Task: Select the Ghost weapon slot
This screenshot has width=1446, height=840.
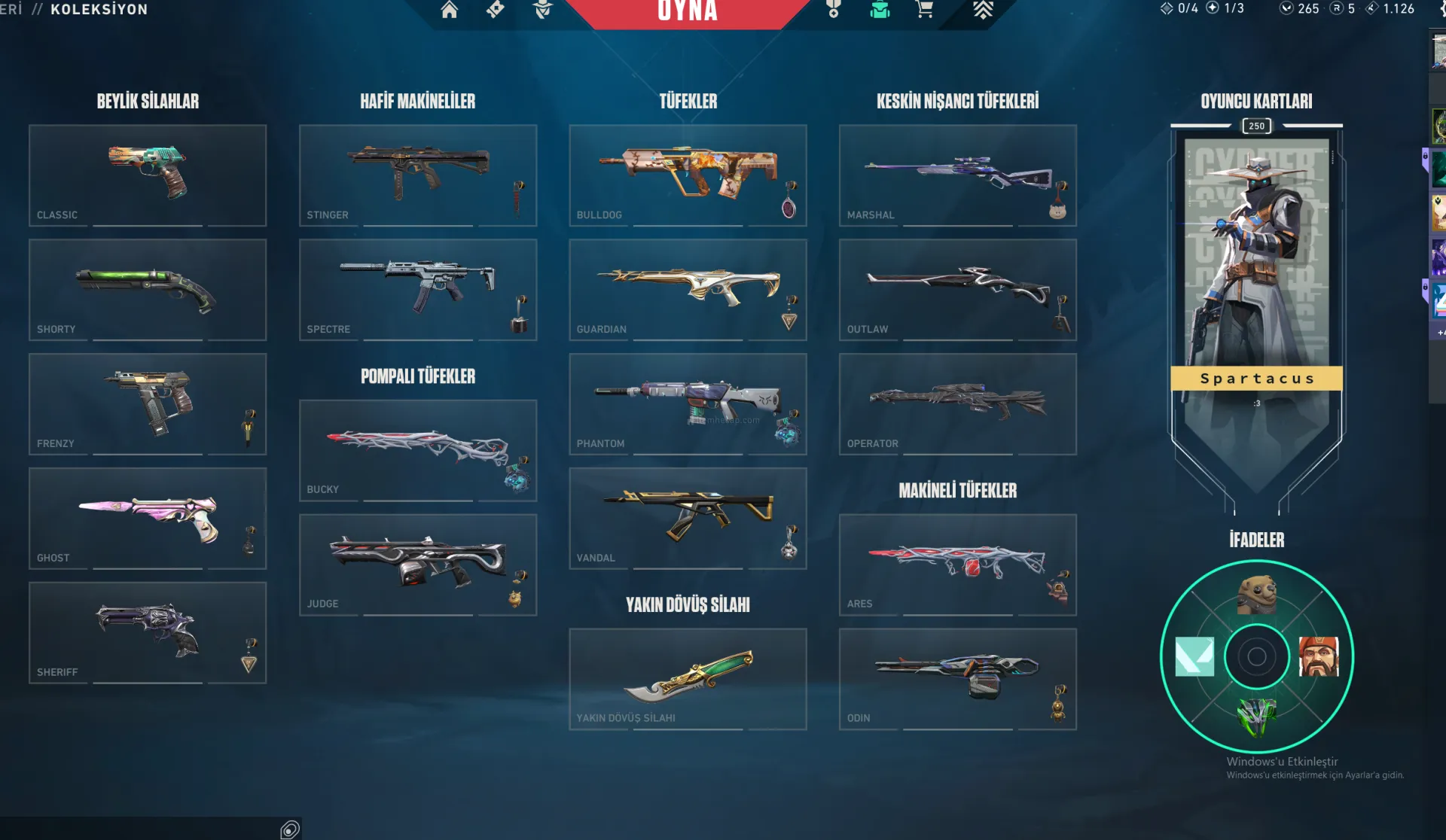Action: click(x=148, y=519)
